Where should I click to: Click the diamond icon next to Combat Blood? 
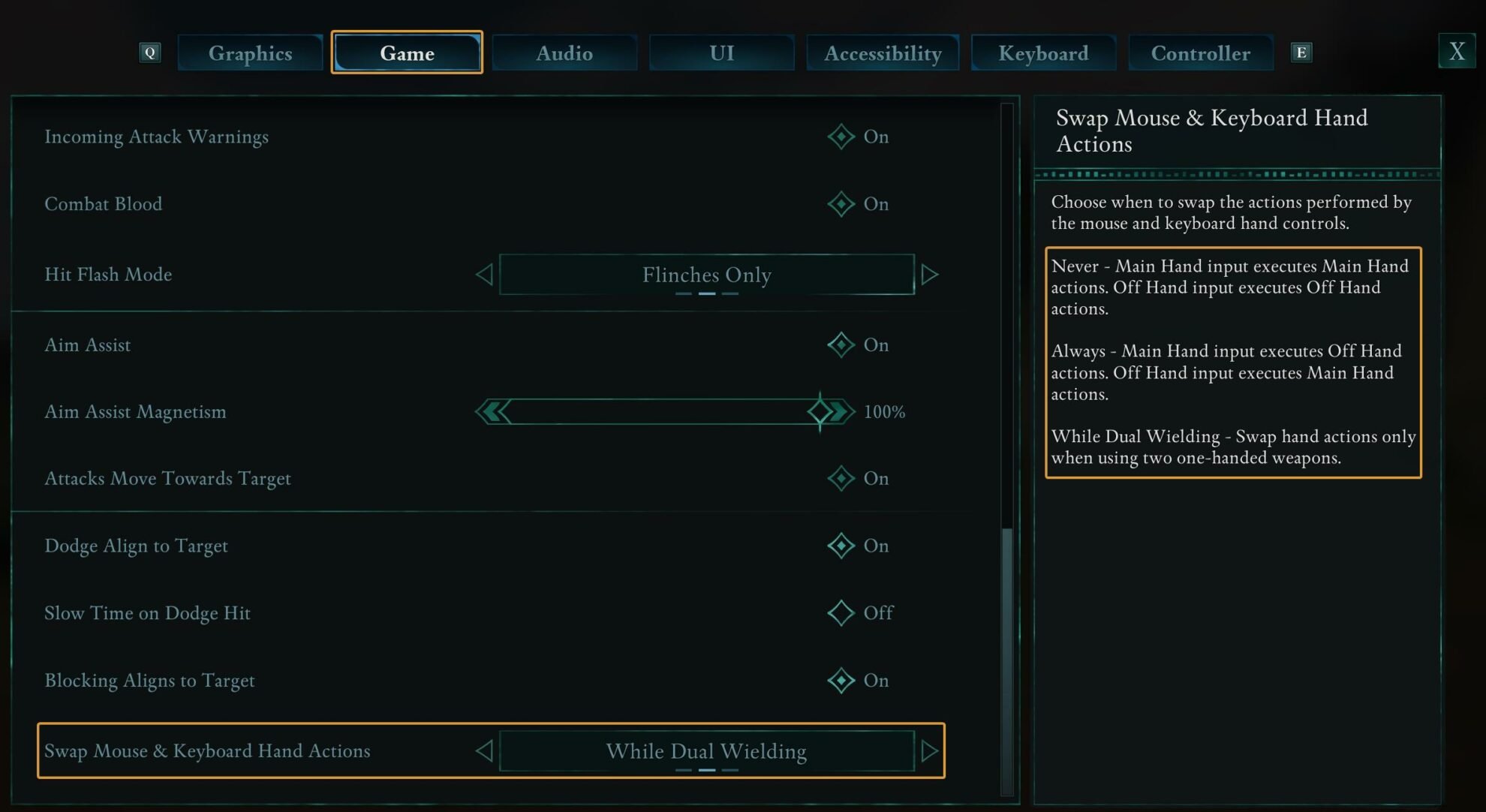click(x=841, y=203)
